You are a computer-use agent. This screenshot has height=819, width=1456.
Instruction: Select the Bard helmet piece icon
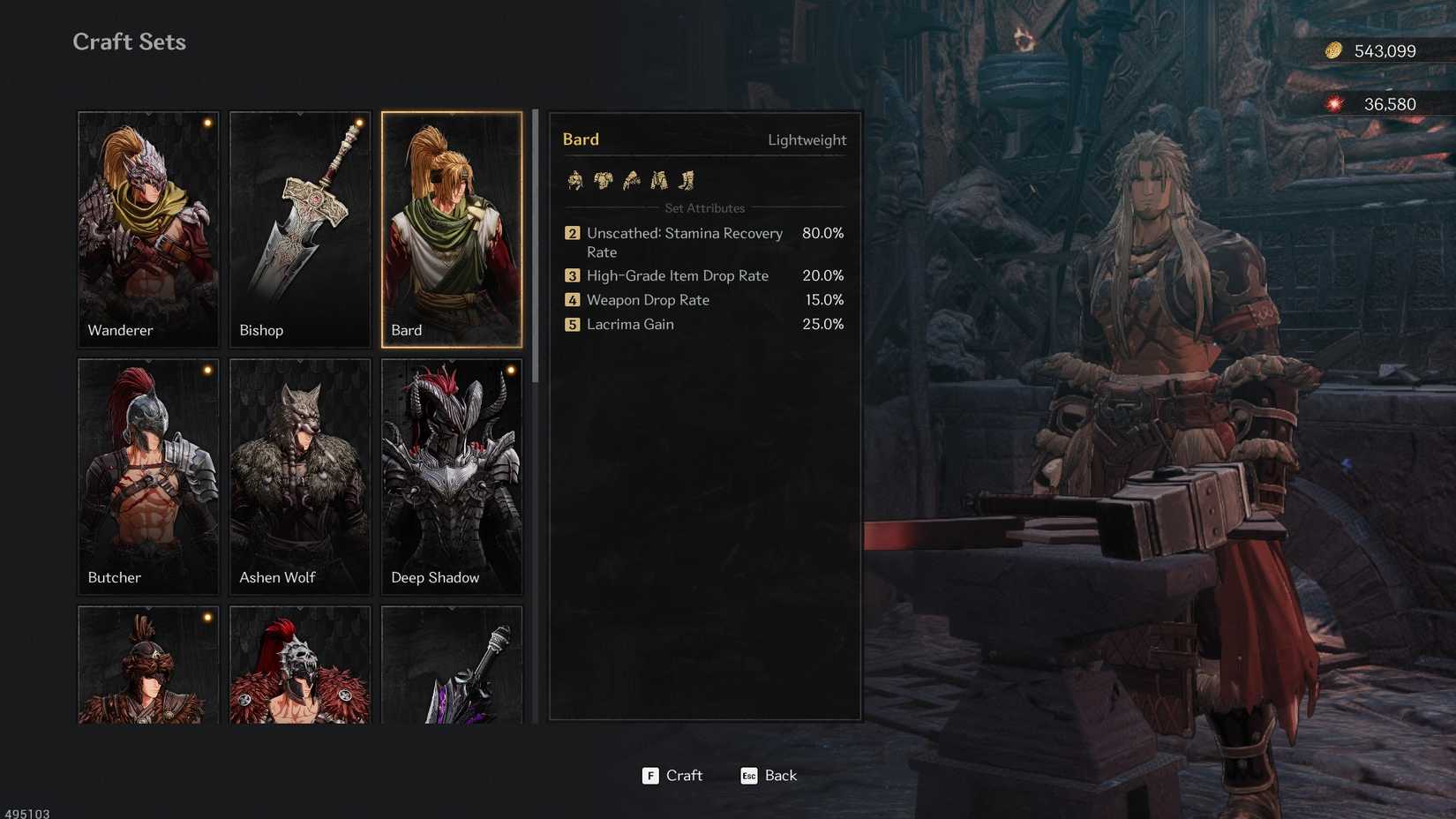[x=575, y=179]
